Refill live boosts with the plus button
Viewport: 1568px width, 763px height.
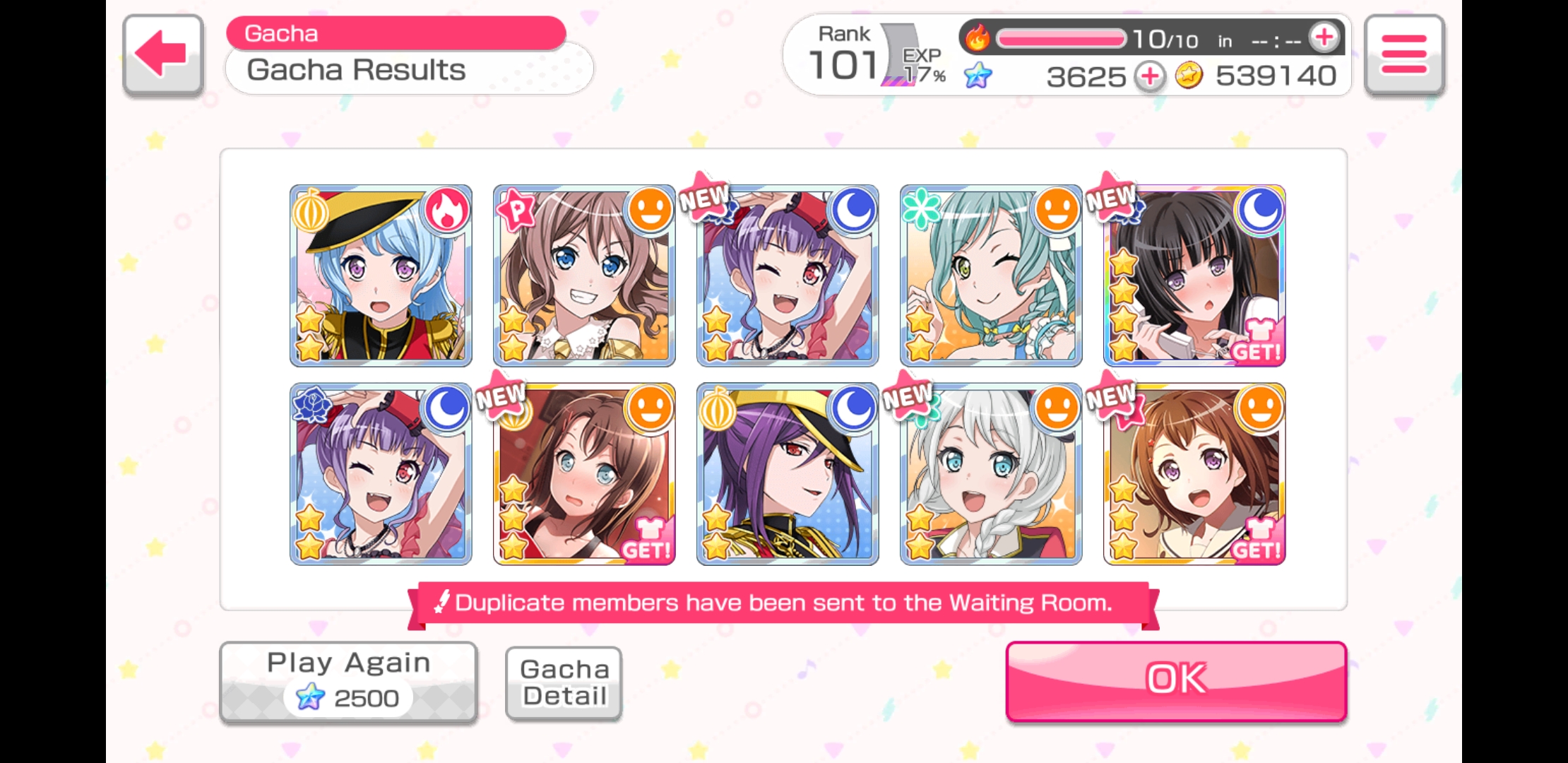pos(1324,38)
